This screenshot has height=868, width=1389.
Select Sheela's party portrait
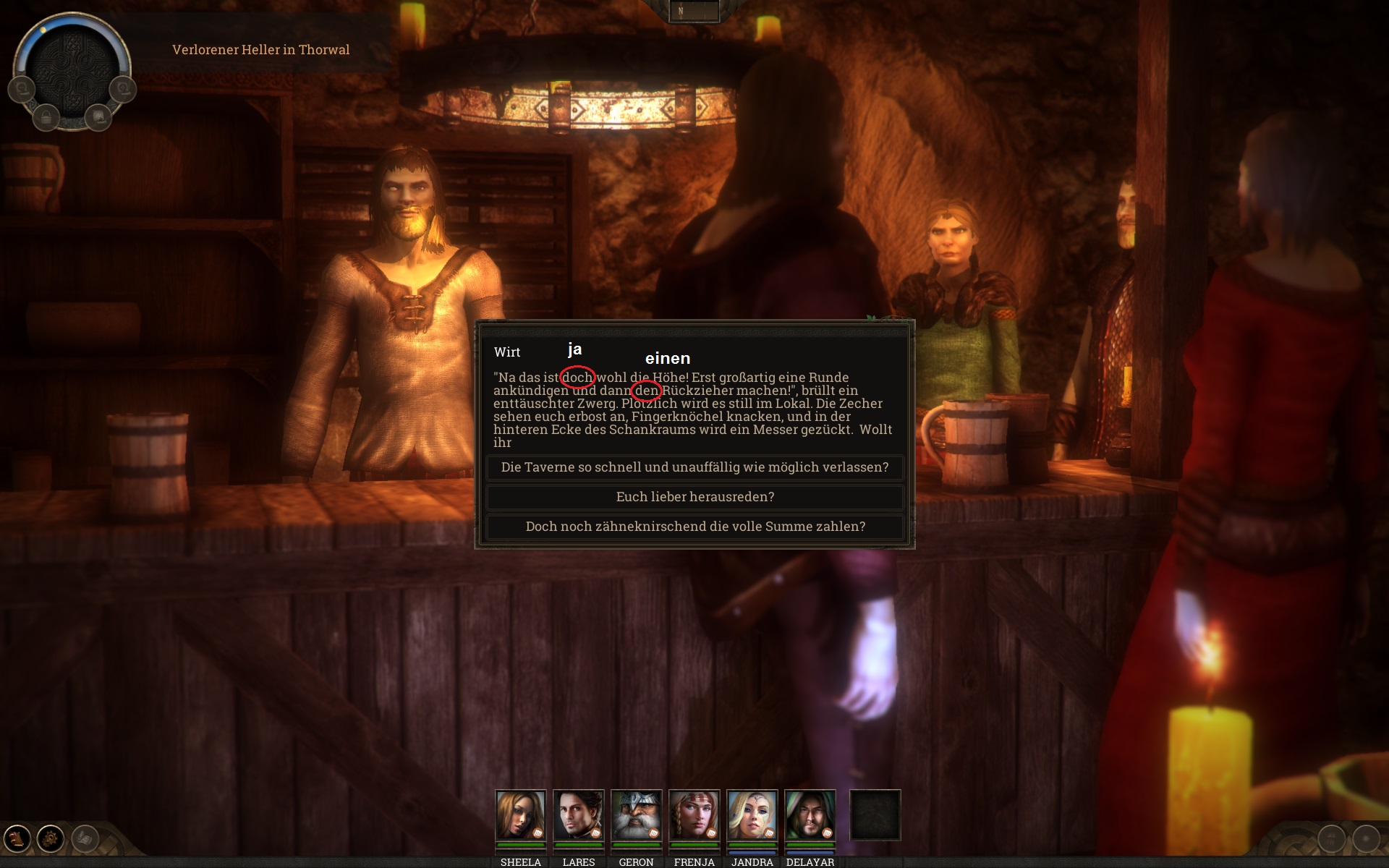(520, 815)
